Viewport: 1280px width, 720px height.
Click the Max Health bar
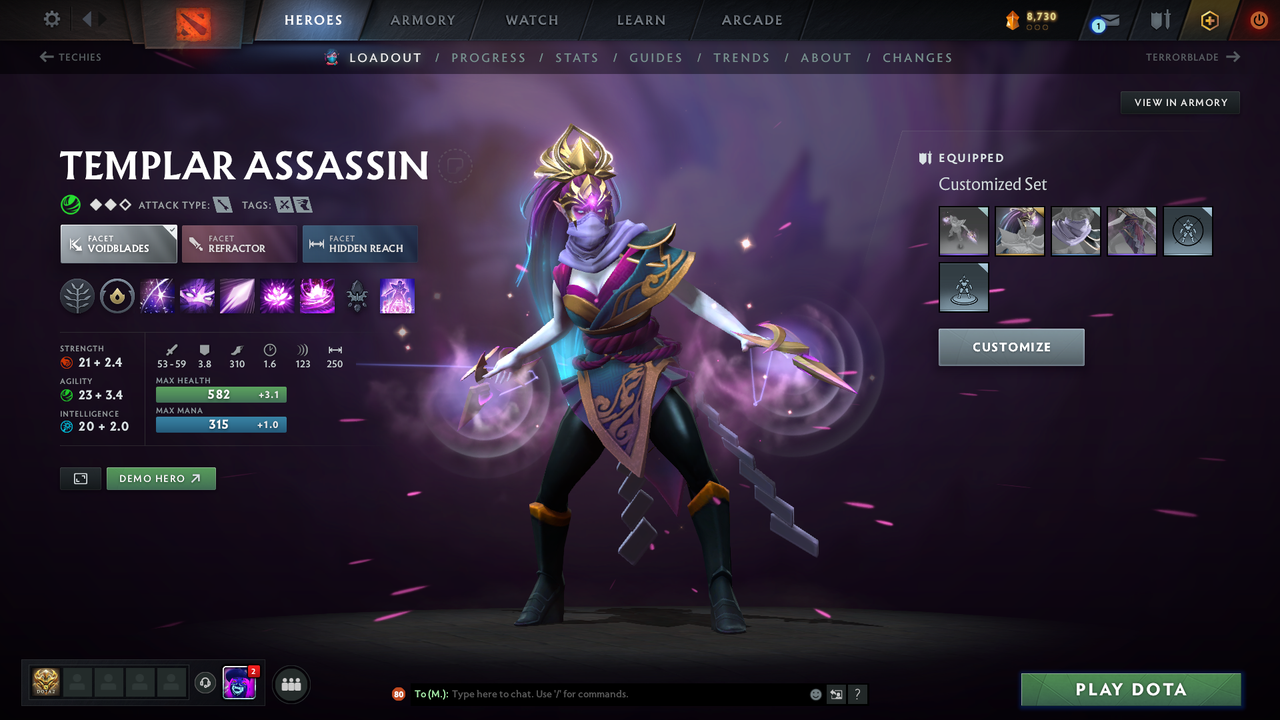coord(220,394)
